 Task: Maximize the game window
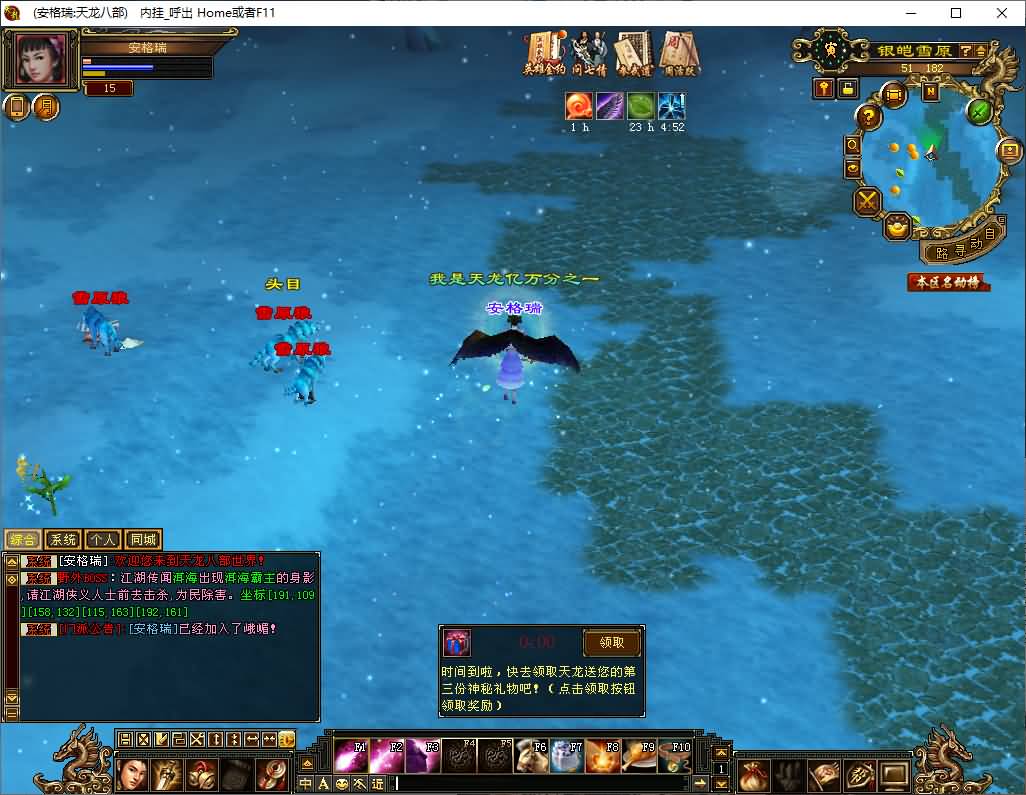pyautogui.click(x=956, y=13)
